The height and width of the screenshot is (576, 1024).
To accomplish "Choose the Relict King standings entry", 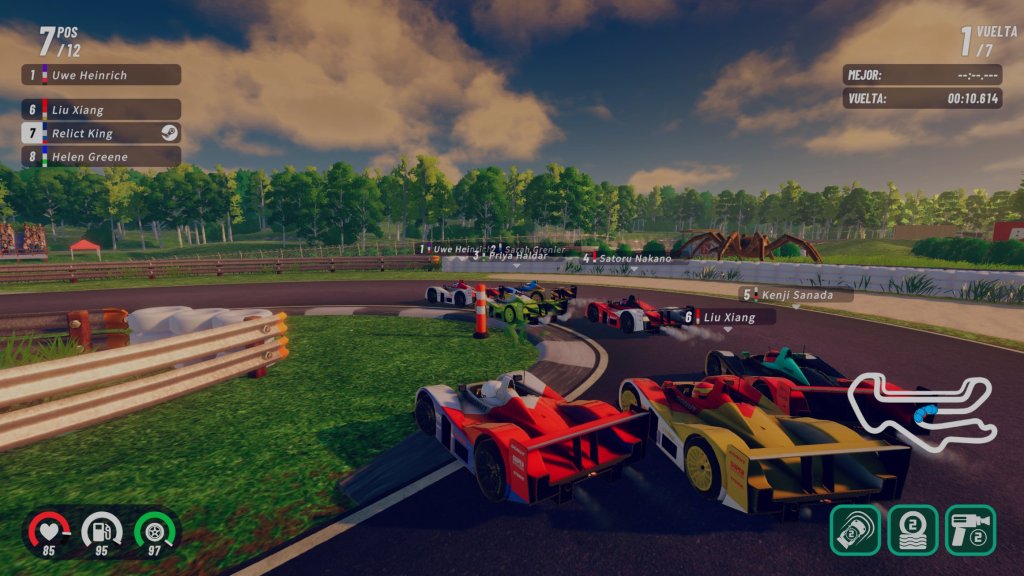I will [x=102, y=133].
